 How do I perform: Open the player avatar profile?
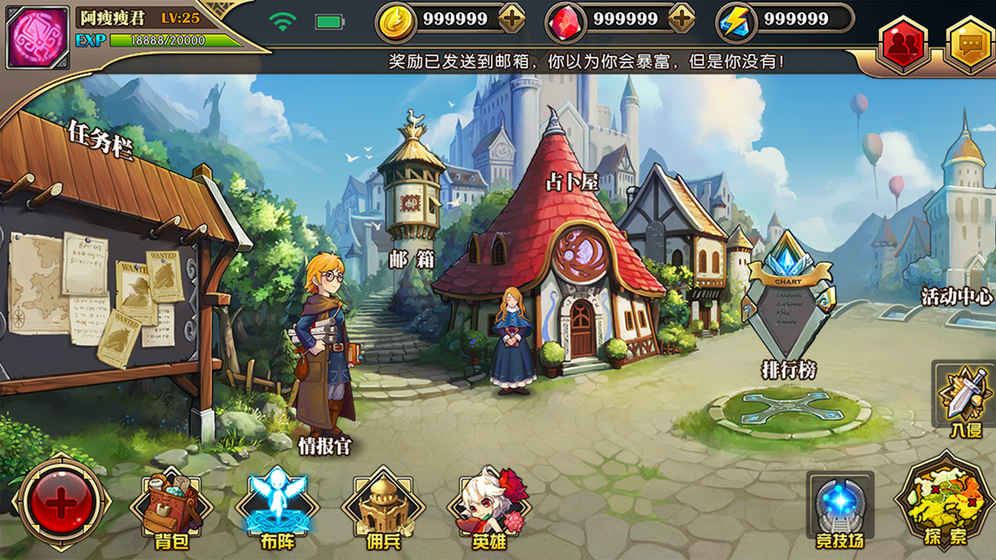click(38, 38)
